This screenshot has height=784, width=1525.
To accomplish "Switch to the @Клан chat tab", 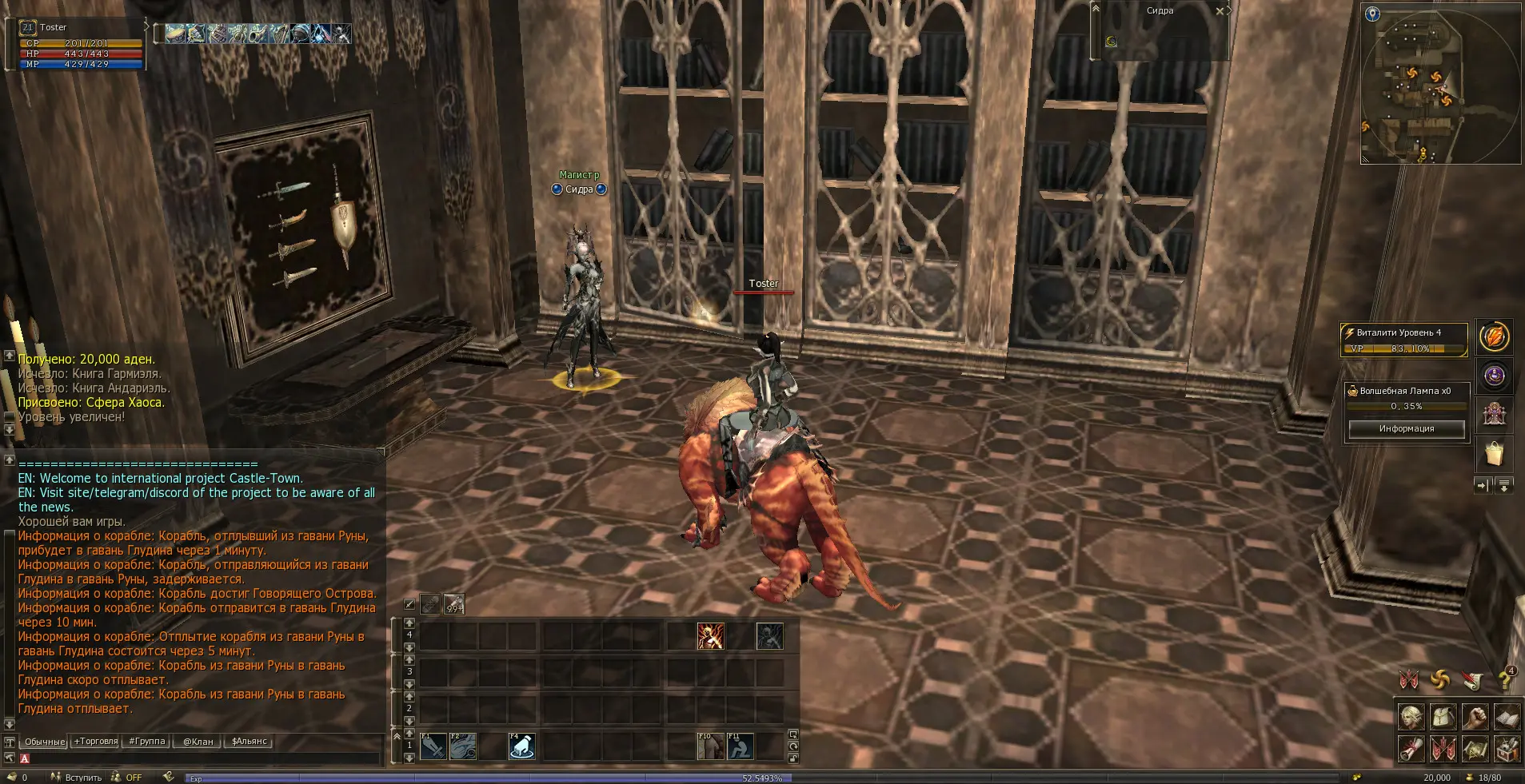I will [x=198, y=742].
